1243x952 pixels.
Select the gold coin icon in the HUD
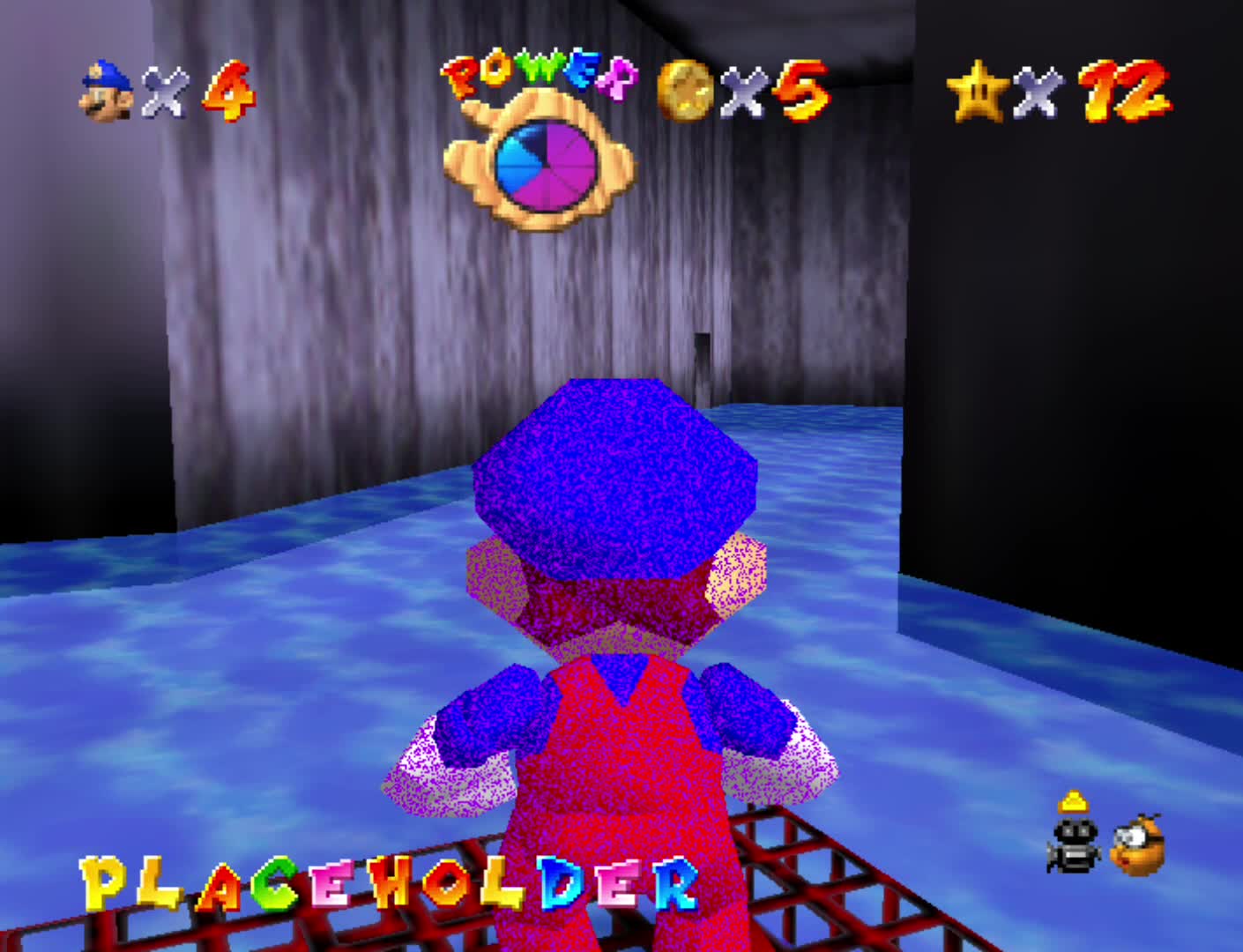point(683,90)
